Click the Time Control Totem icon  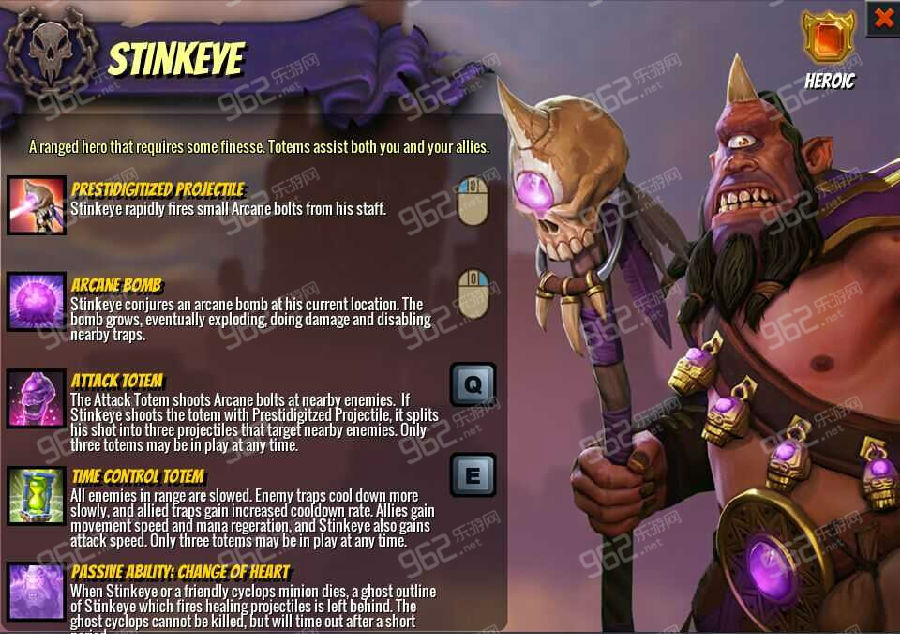pos(37,495)
